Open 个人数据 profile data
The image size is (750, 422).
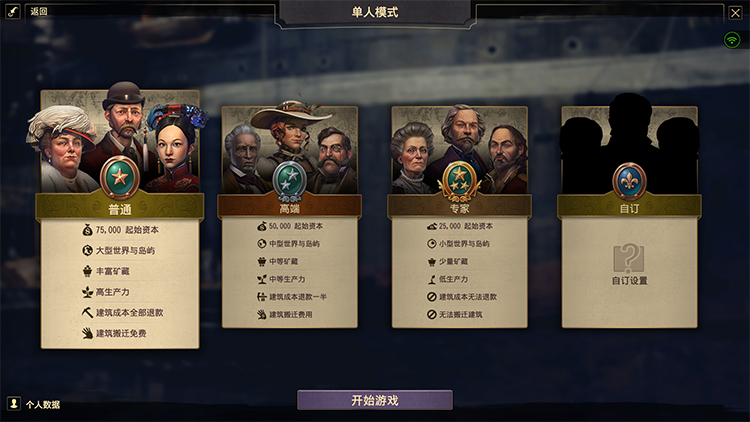tap(34, 404)
